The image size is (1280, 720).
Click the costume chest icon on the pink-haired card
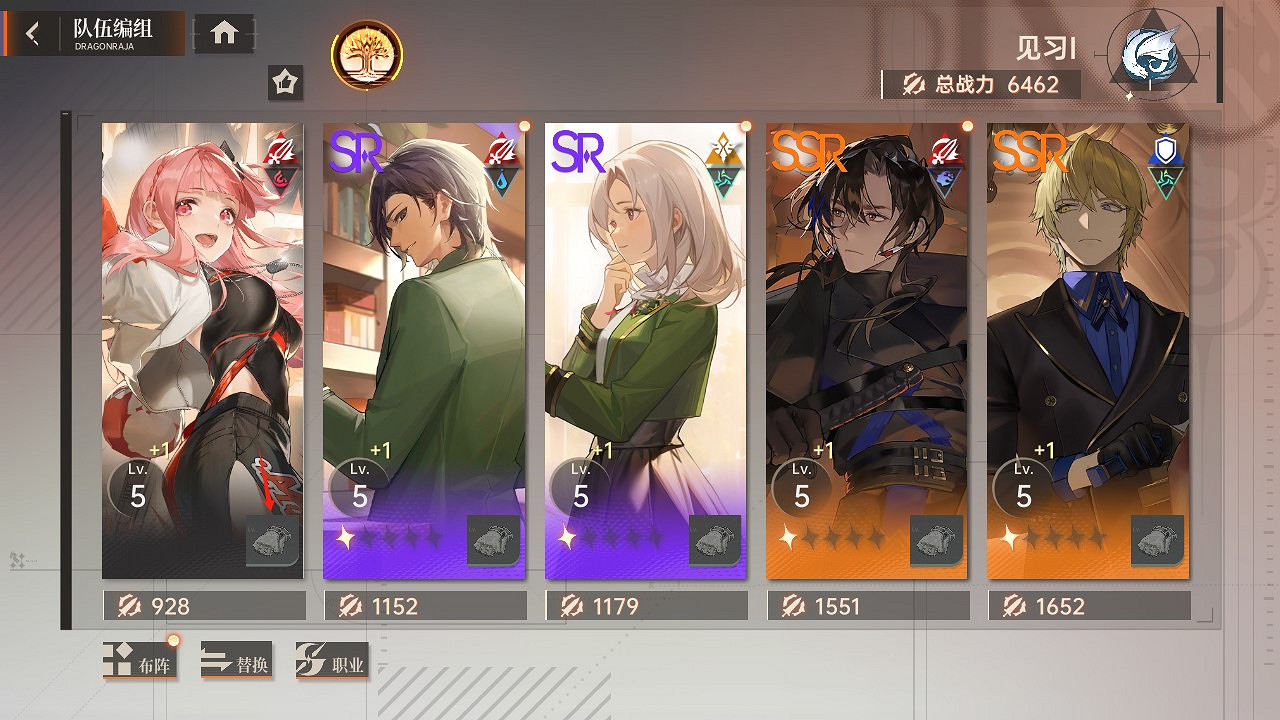[270, 539]
